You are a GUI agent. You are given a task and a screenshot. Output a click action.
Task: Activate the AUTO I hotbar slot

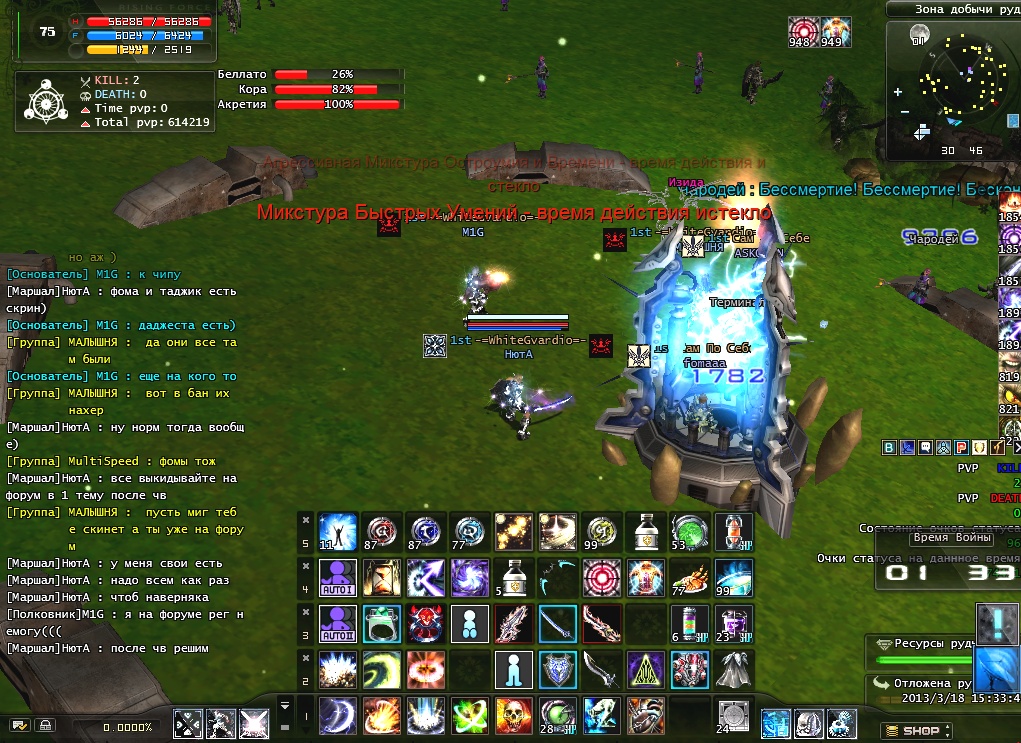[x=336, y=577]
